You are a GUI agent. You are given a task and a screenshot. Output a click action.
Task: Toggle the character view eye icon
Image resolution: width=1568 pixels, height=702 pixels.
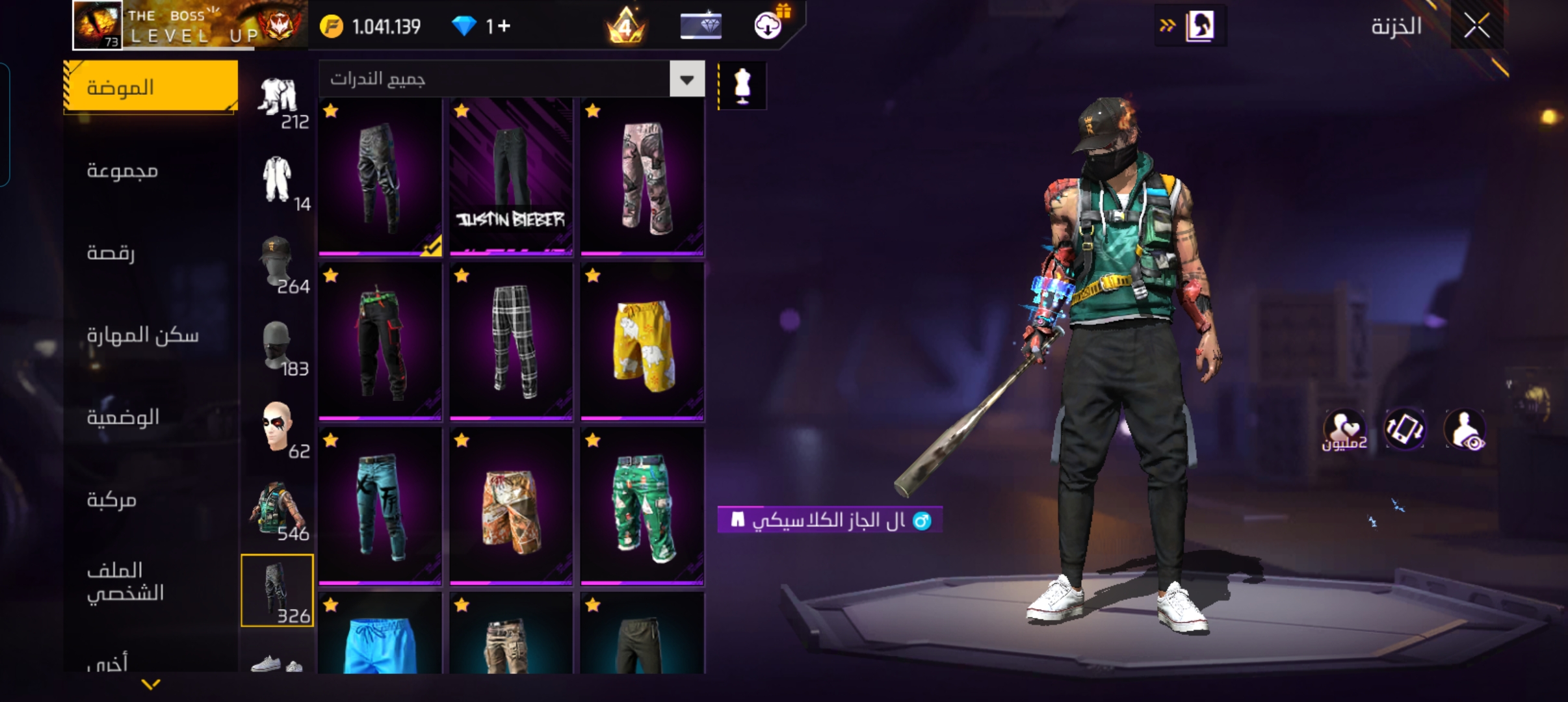[1465, 430]
